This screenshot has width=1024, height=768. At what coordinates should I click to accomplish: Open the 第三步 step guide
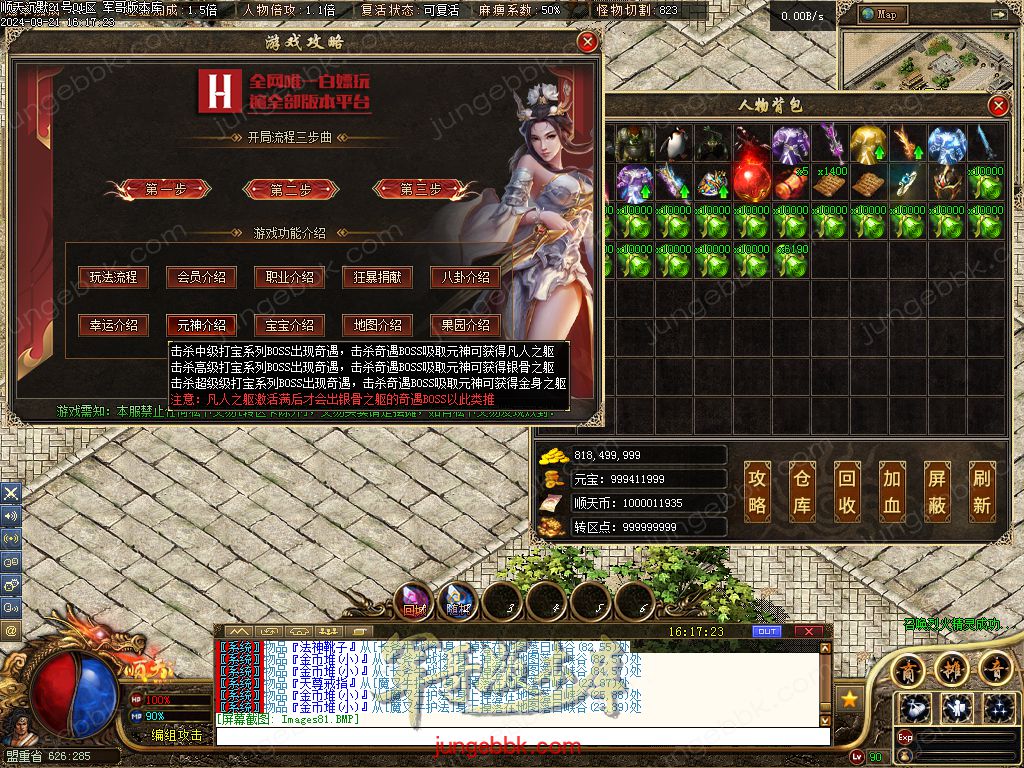421,189
